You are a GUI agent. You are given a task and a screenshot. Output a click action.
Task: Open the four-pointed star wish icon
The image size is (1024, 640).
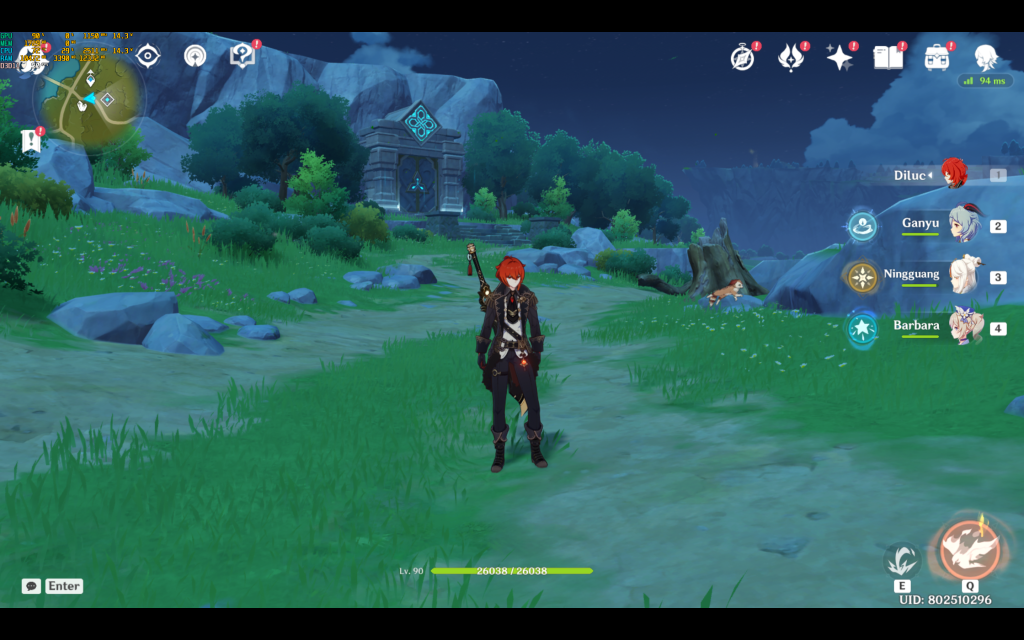[839, 58]
